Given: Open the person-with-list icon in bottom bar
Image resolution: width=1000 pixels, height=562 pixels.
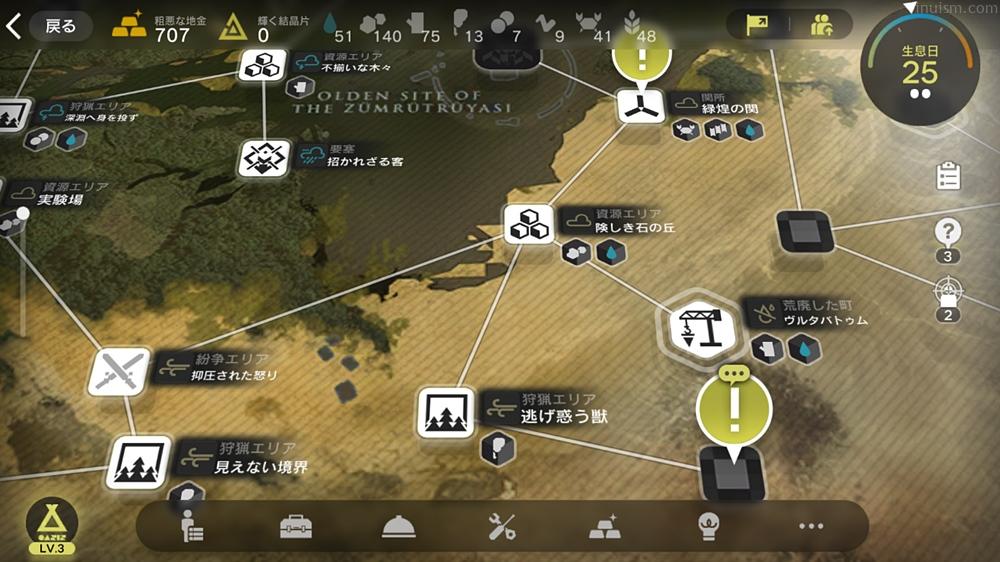Looking at the screenshot, I should (x=192, y=526).
